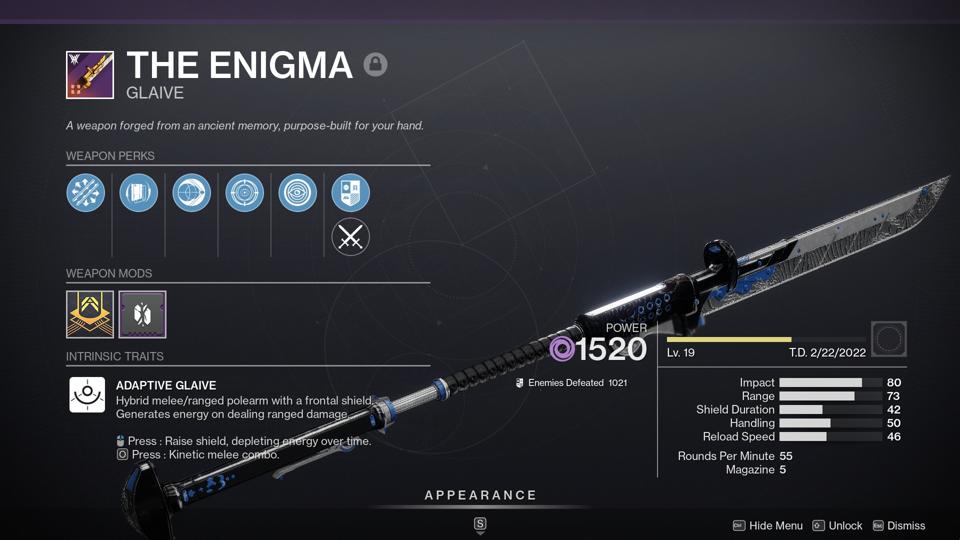Screen dimensions: 960x540
Task: Open the Appearance section
Action: pos(480,496)
